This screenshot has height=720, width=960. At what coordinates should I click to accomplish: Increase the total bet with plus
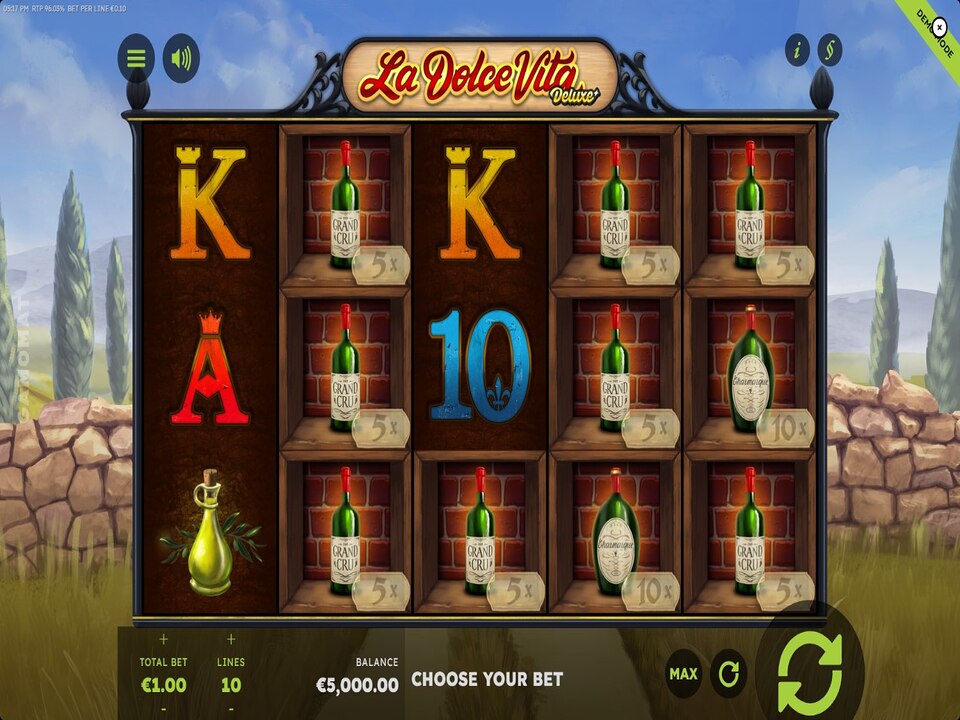163,639
